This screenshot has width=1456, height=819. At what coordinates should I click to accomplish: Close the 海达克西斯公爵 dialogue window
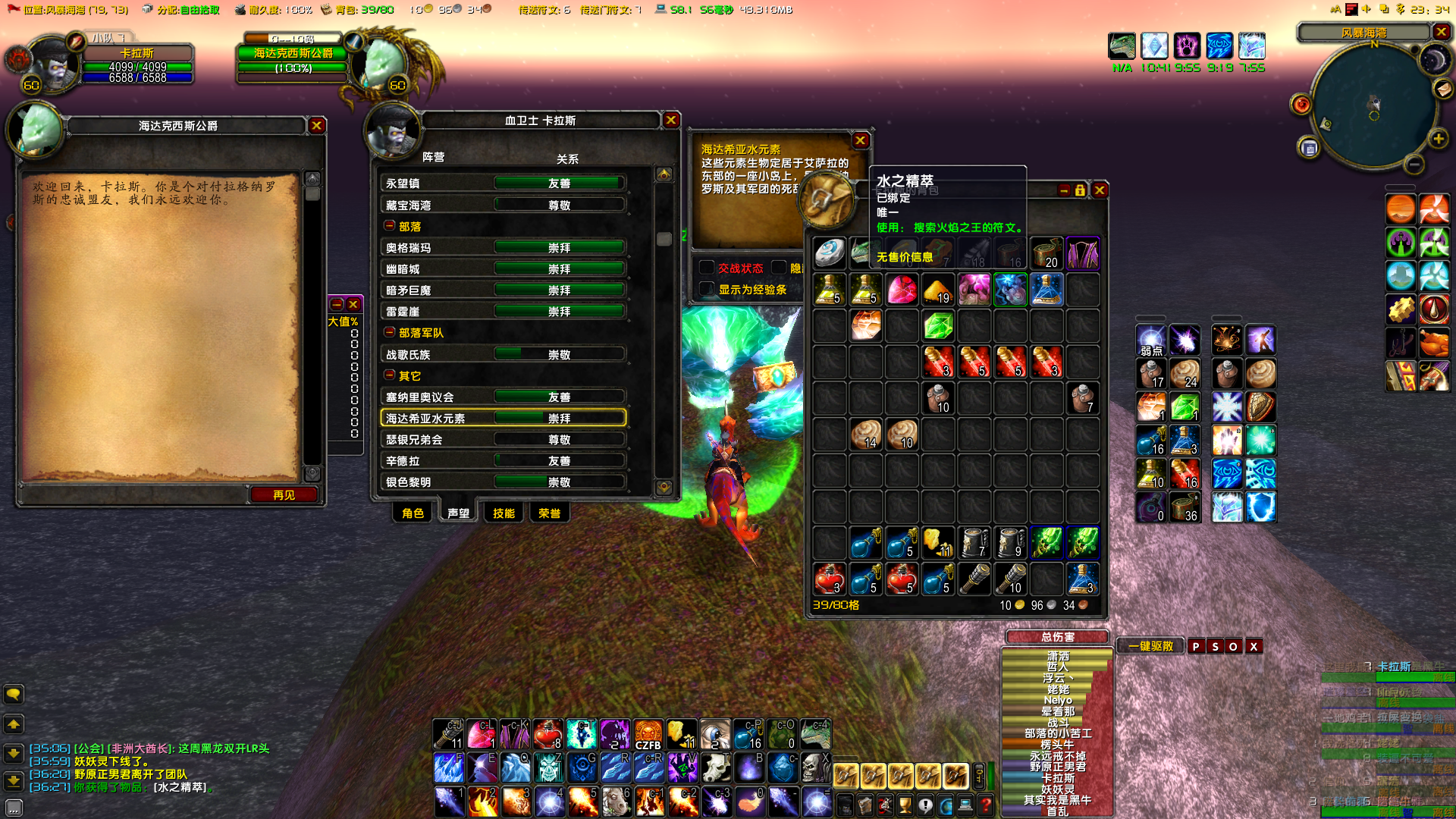317,126
